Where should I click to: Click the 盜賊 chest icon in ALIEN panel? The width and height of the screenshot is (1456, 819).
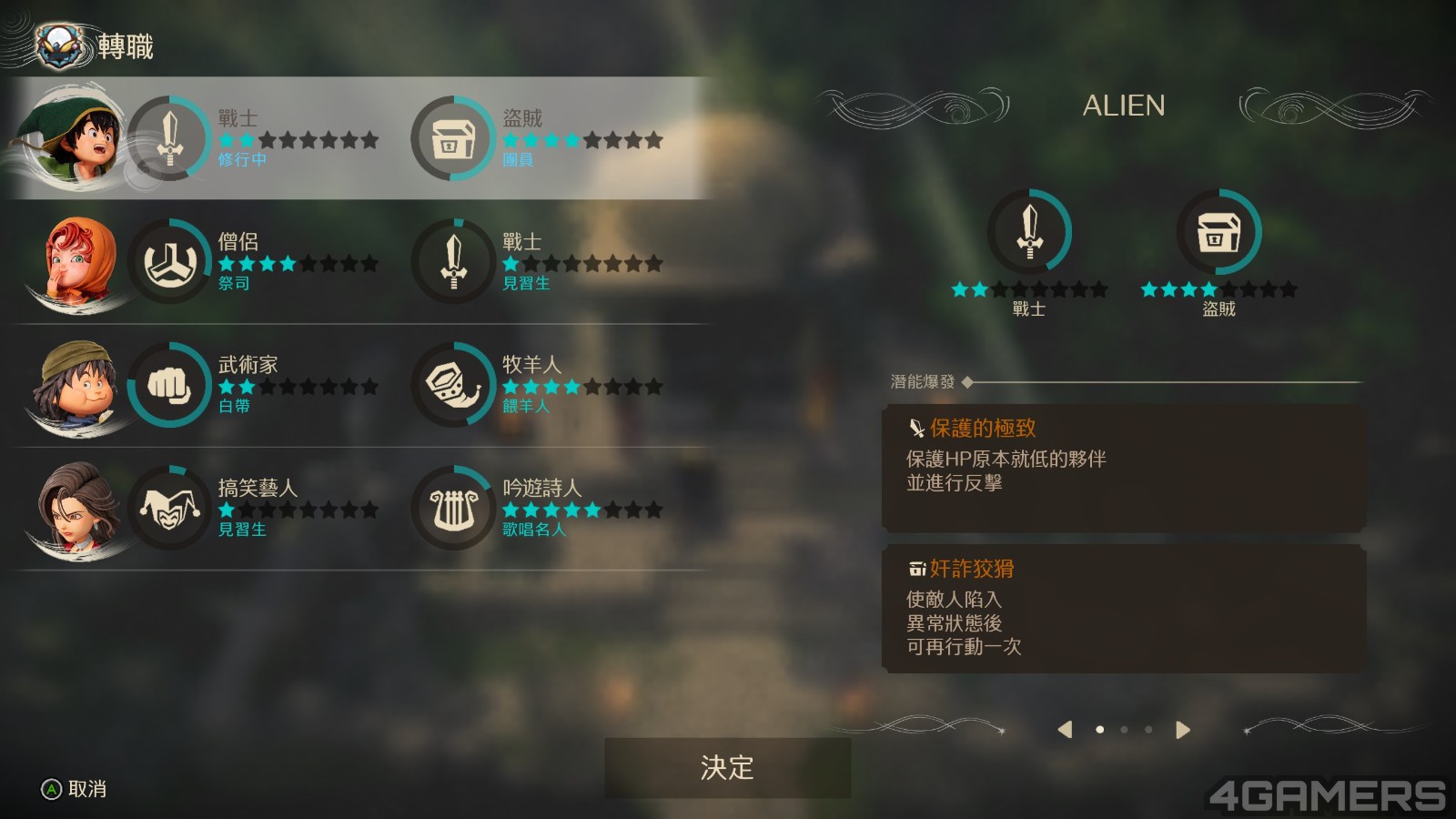[1218, 231]
